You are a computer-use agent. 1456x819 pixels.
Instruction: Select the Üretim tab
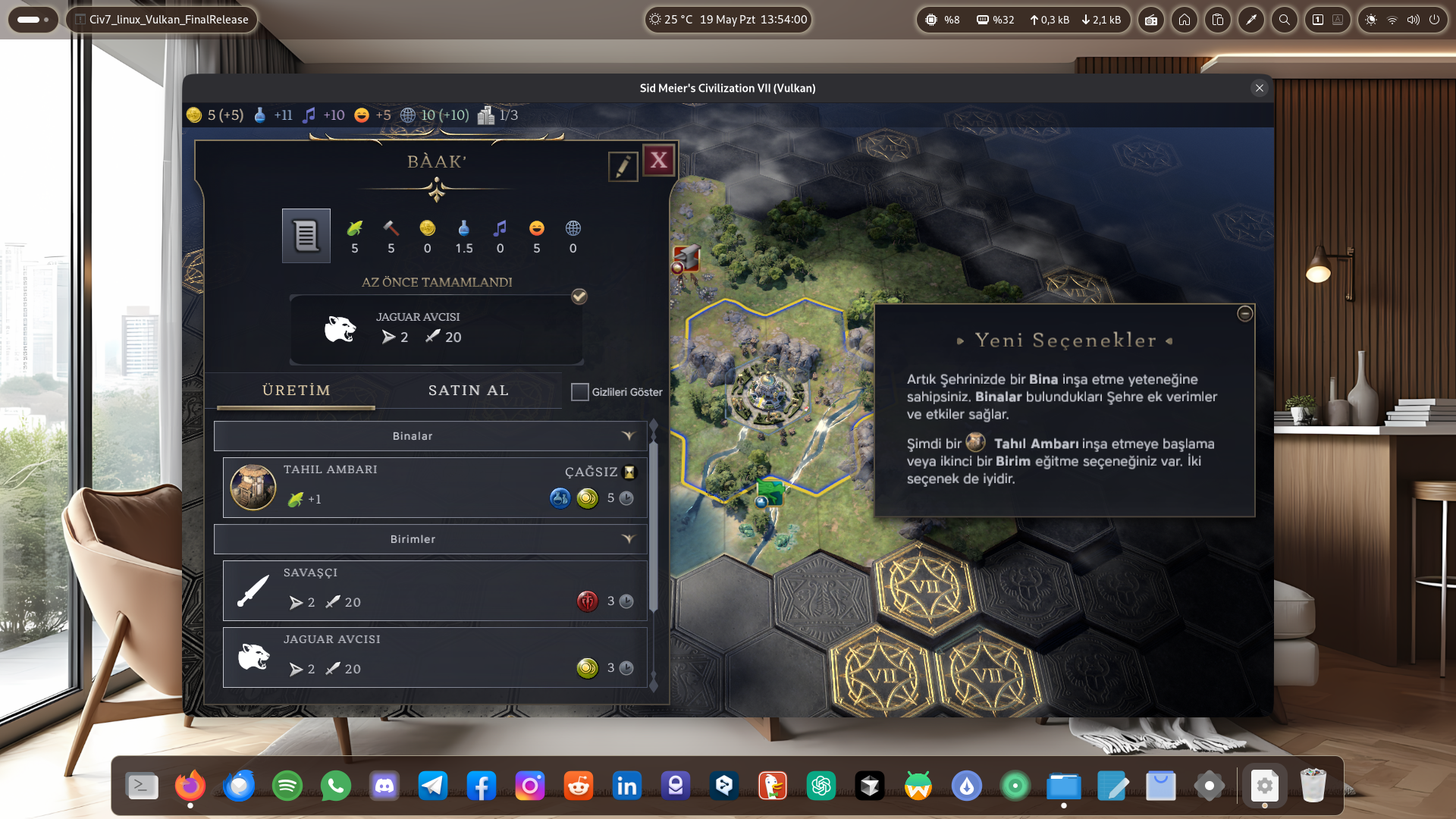(297, 391)
